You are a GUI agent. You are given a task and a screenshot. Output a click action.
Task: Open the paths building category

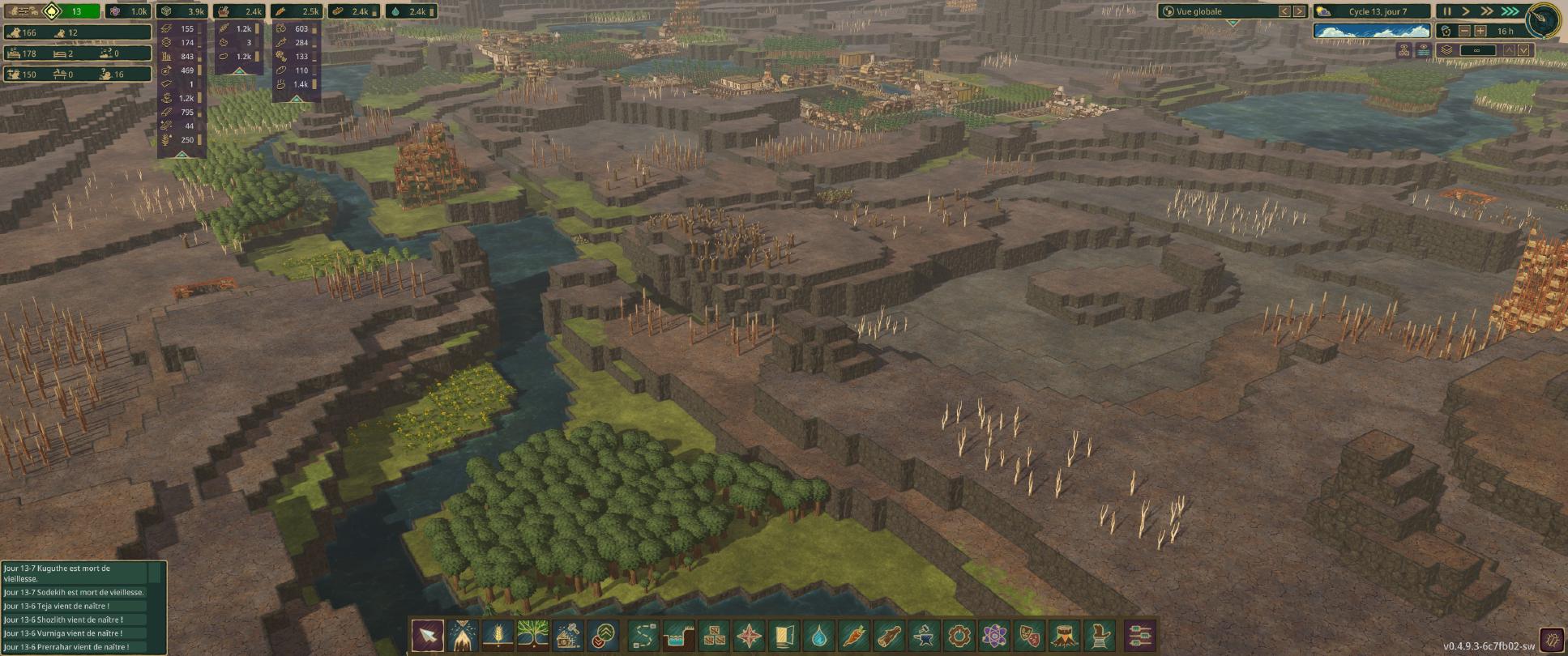[x=643, y=636]
